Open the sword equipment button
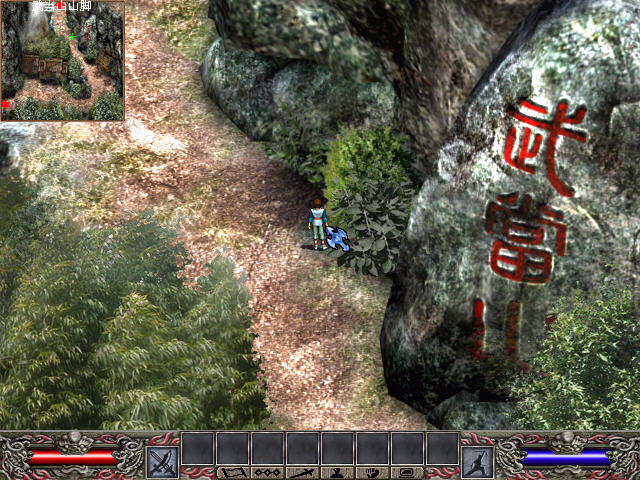Screen dimensions: 640x480 click(x=302, y=472)
